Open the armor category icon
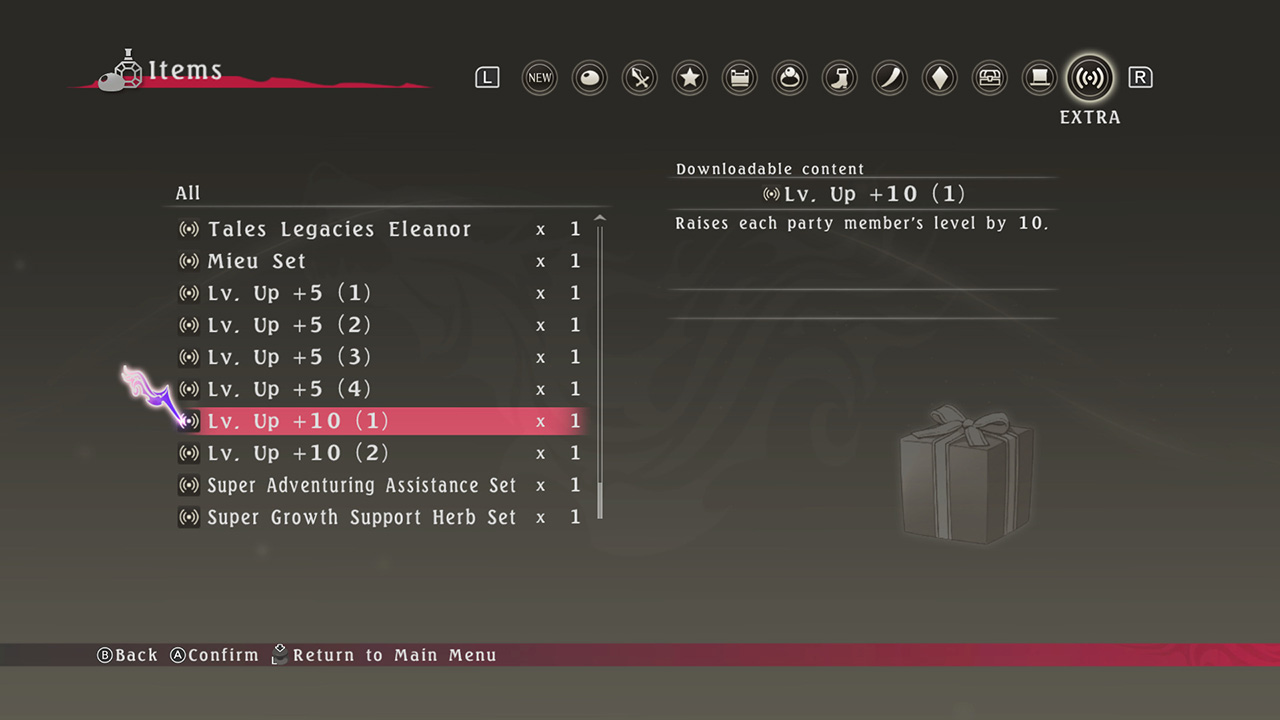This screenshot has width=1280, height=720. tap(739, 78)
